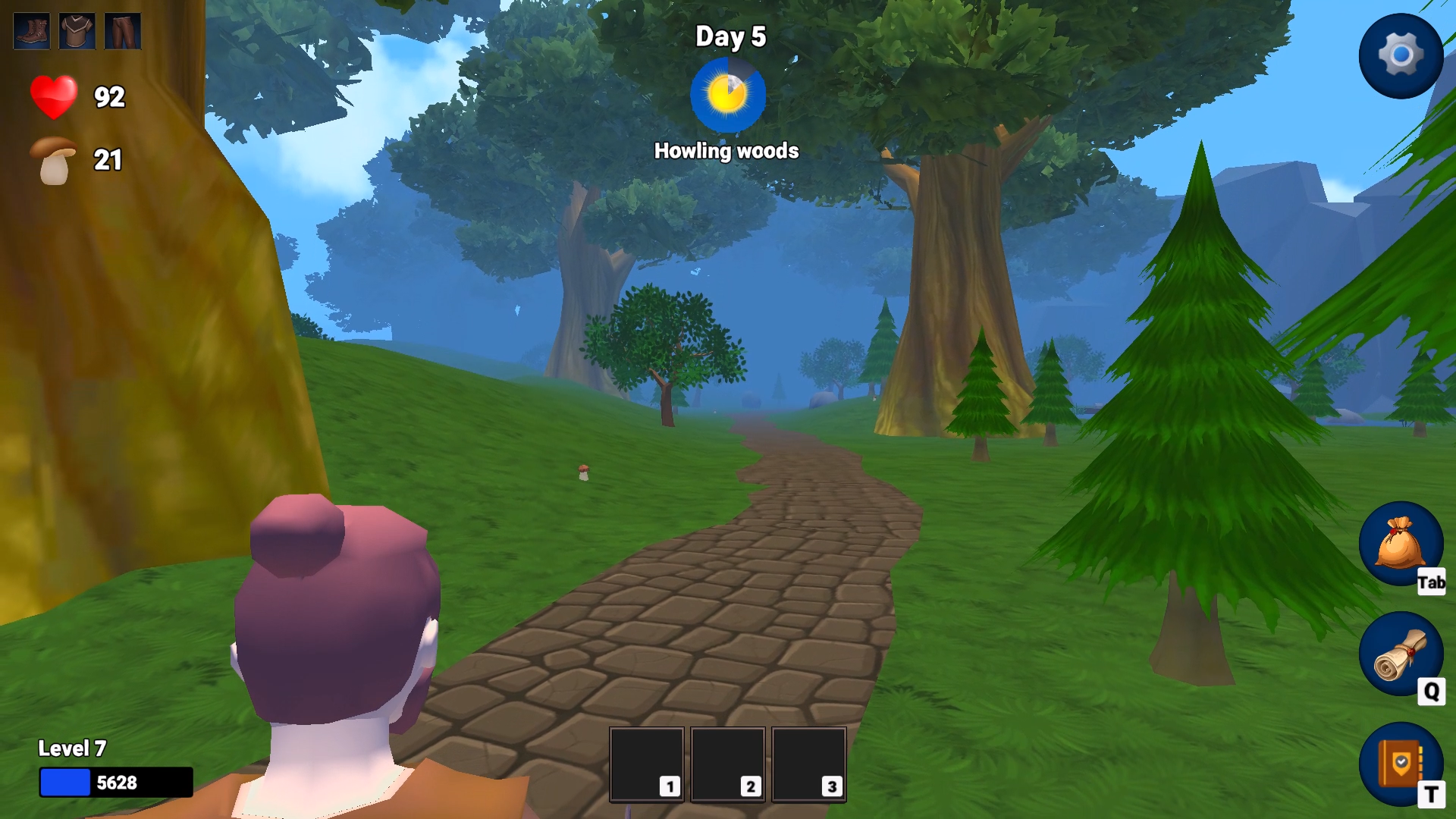Open the journal book icon labeled T
This screenshot has width=1456, height=819.
tap(1401, 764)
